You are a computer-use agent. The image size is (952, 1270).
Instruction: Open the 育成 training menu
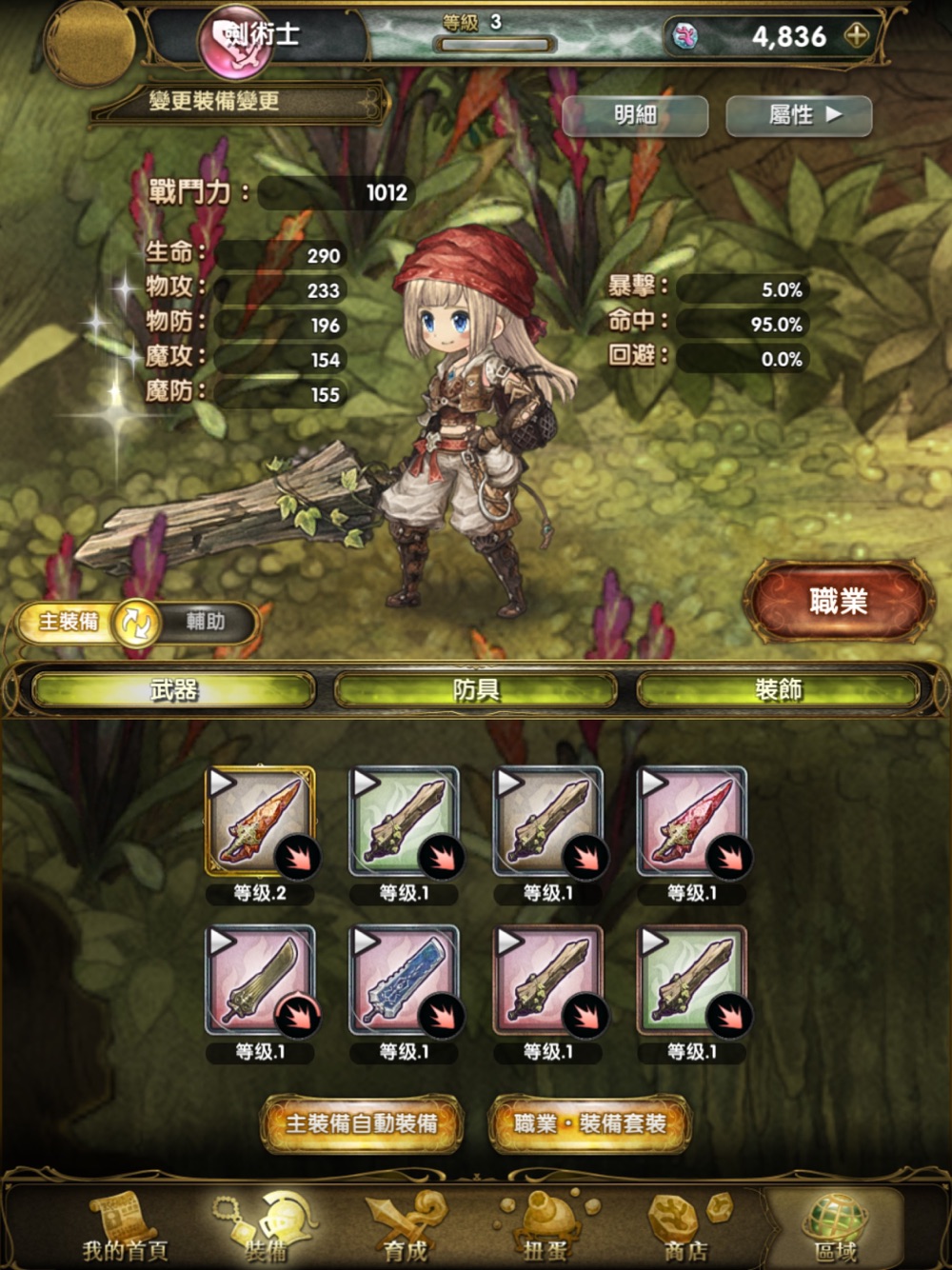(407, 1226)
